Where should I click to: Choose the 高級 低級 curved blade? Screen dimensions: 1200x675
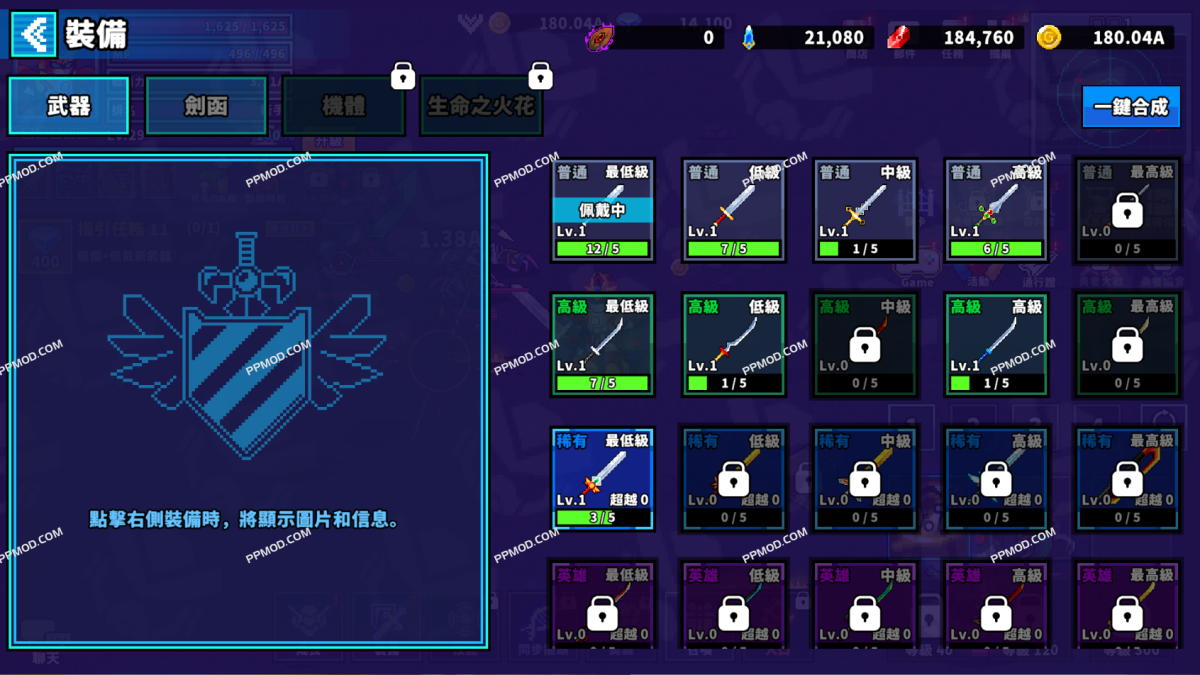(x=734, y=344)
